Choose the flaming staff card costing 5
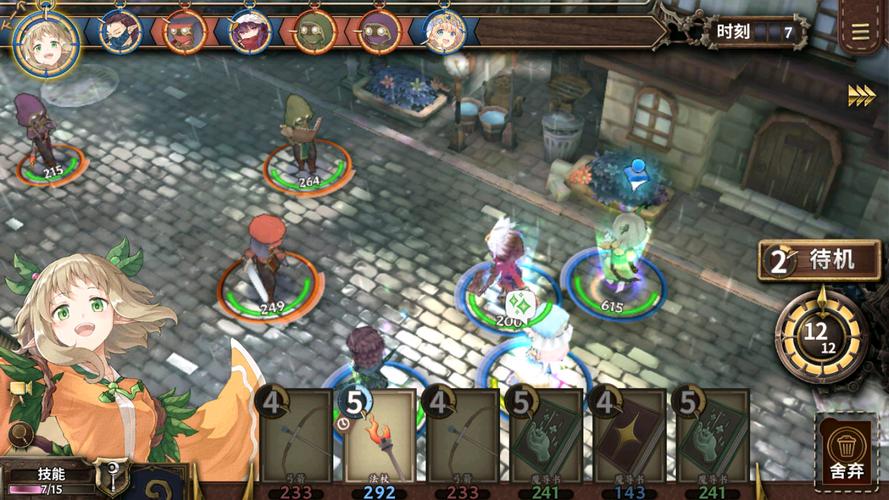889x500 pixels. [380, 435]
